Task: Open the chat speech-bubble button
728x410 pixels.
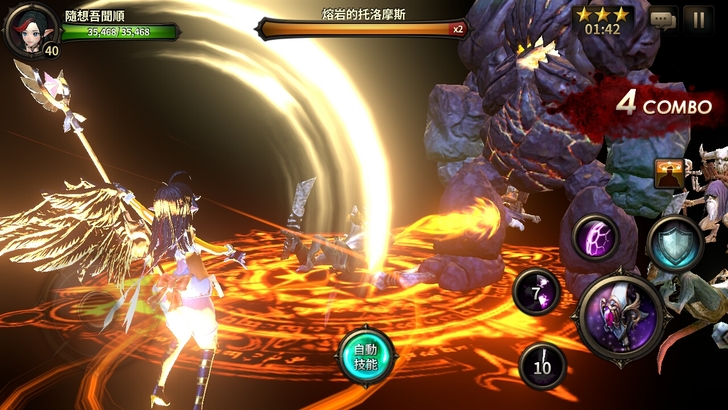Action: click(x=663, y=18)
